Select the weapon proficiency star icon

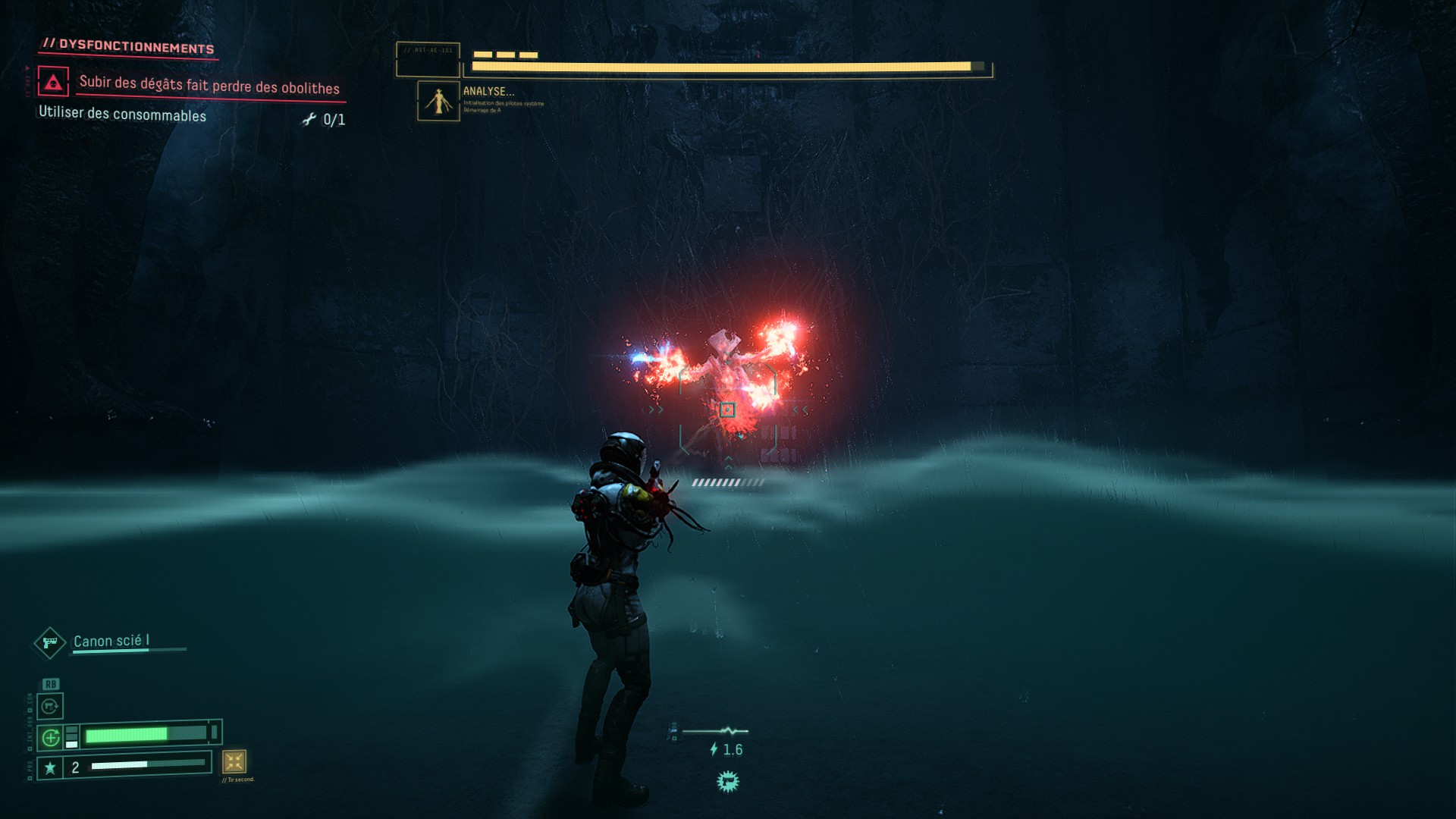click(50, 768)
